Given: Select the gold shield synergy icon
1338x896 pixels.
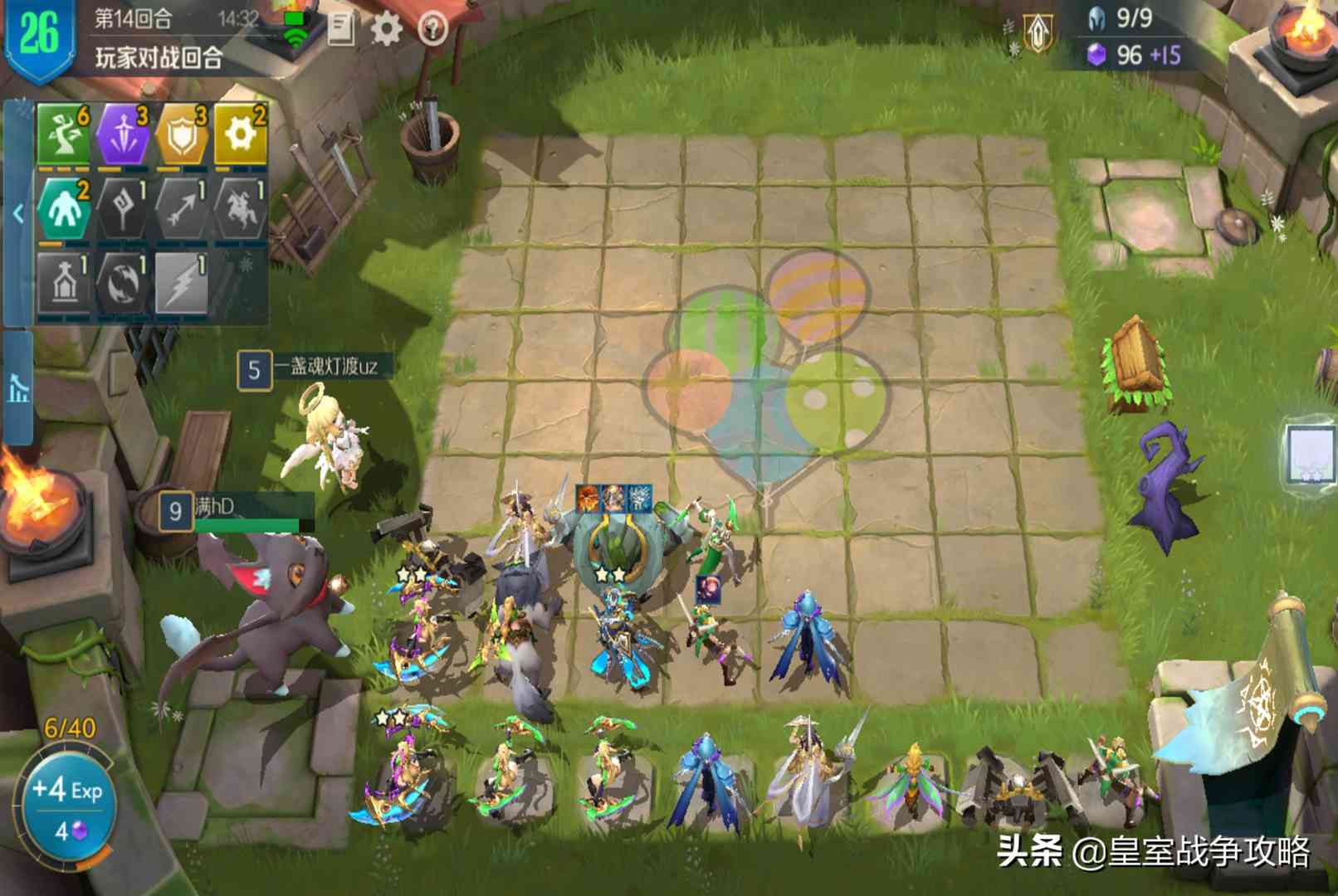Looking at the screenshot, I should tap(182, 134).
